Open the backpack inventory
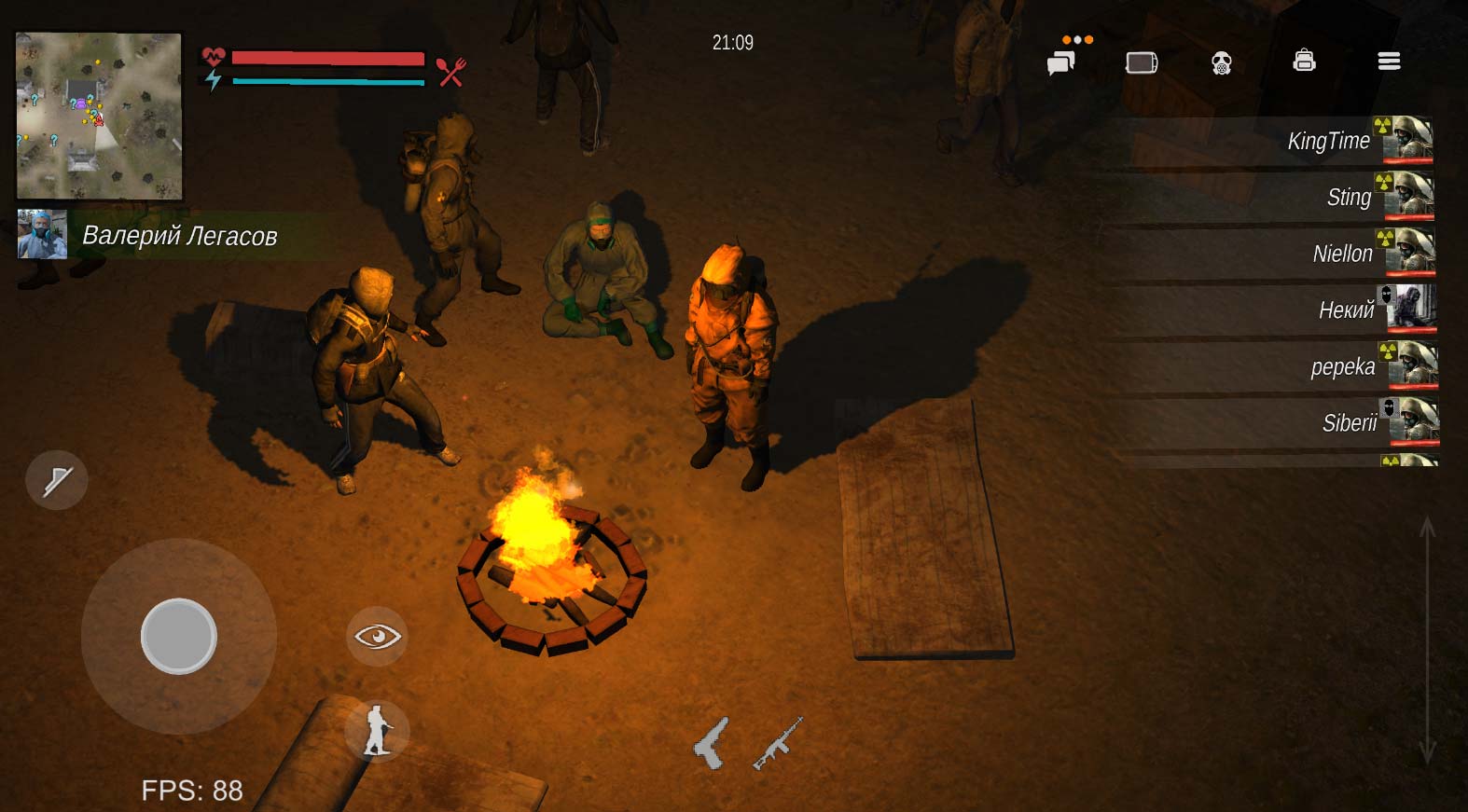This screenshot has width=1468, height=812. click(1304, 61)
